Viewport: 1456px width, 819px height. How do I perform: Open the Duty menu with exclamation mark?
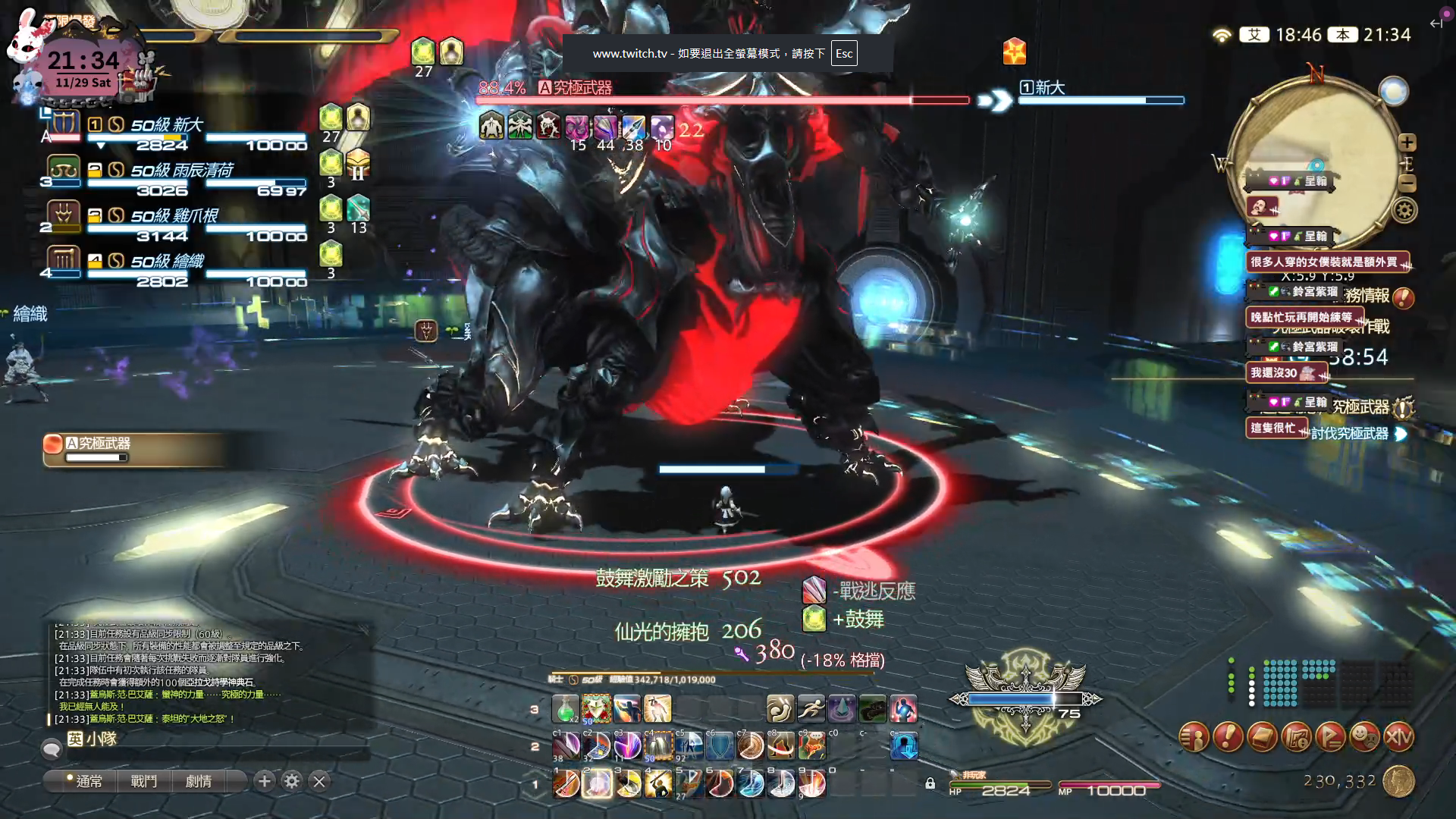coord(1228,736)
